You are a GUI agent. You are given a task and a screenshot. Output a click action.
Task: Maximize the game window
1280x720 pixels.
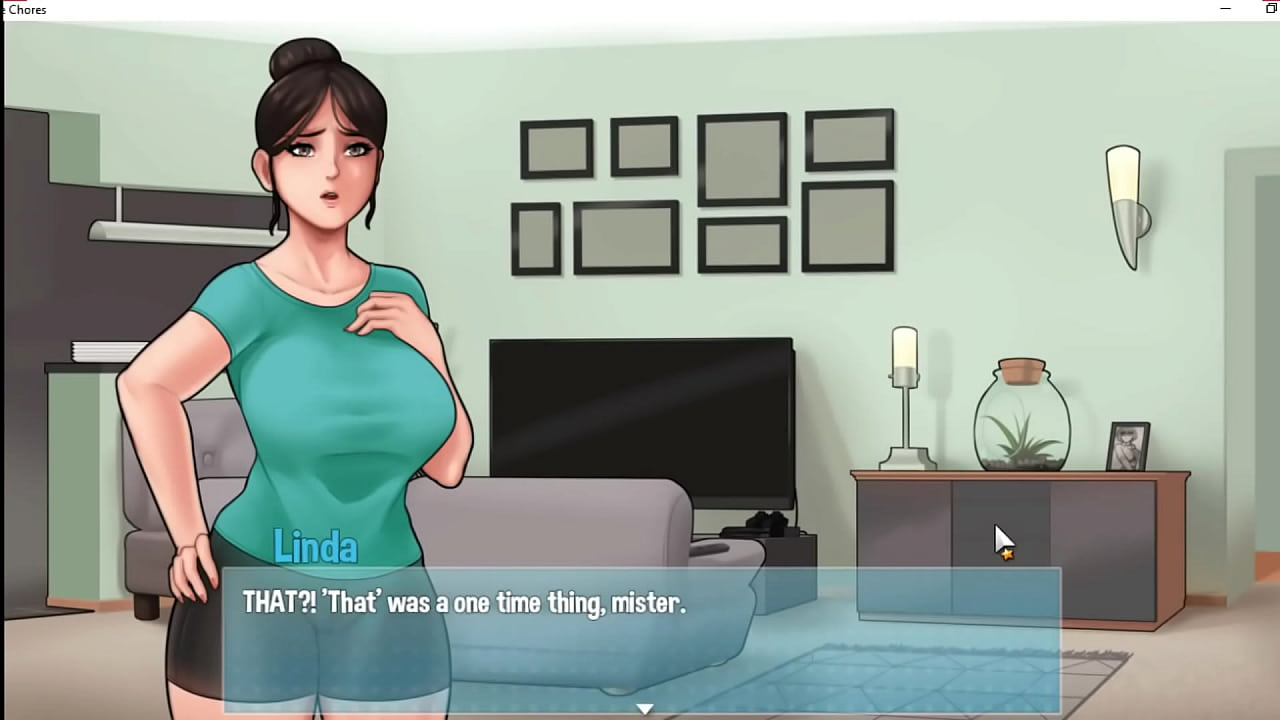1270,9
